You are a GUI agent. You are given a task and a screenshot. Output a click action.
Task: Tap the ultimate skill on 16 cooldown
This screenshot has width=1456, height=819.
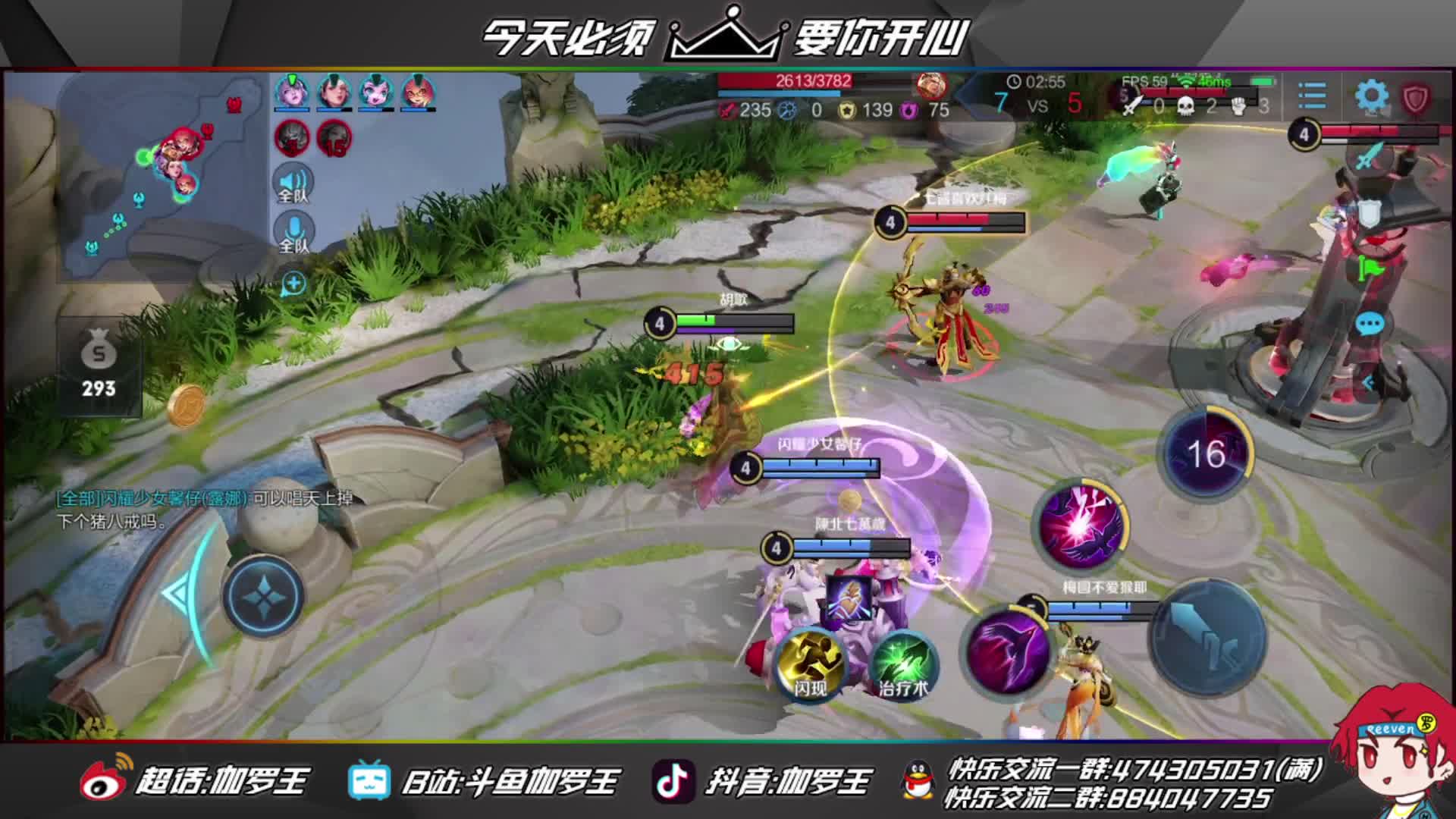pyautogui.click(x=1206, y=453)
